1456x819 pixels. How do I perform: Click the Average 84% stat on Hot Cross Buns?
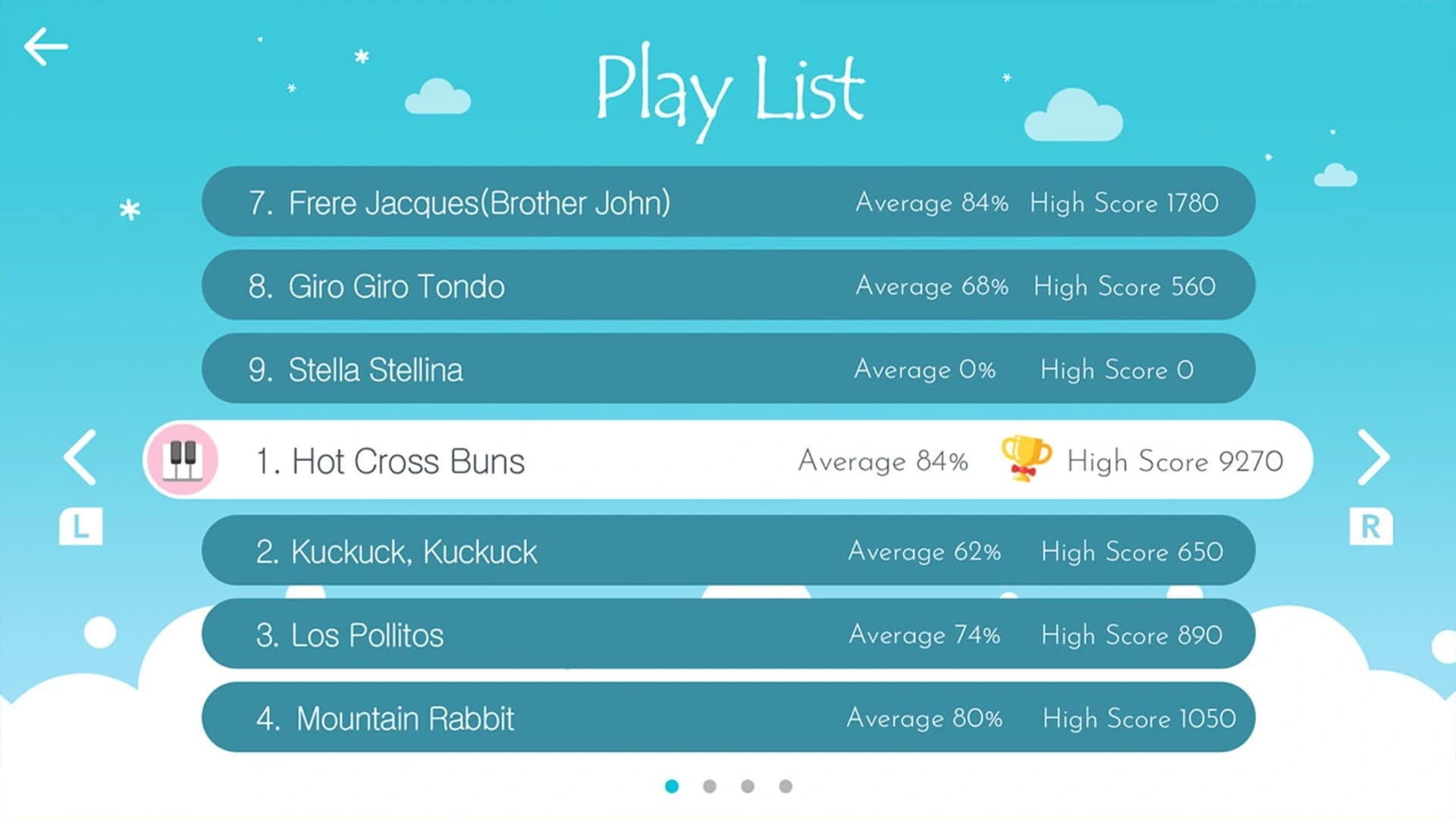point(883,460)
